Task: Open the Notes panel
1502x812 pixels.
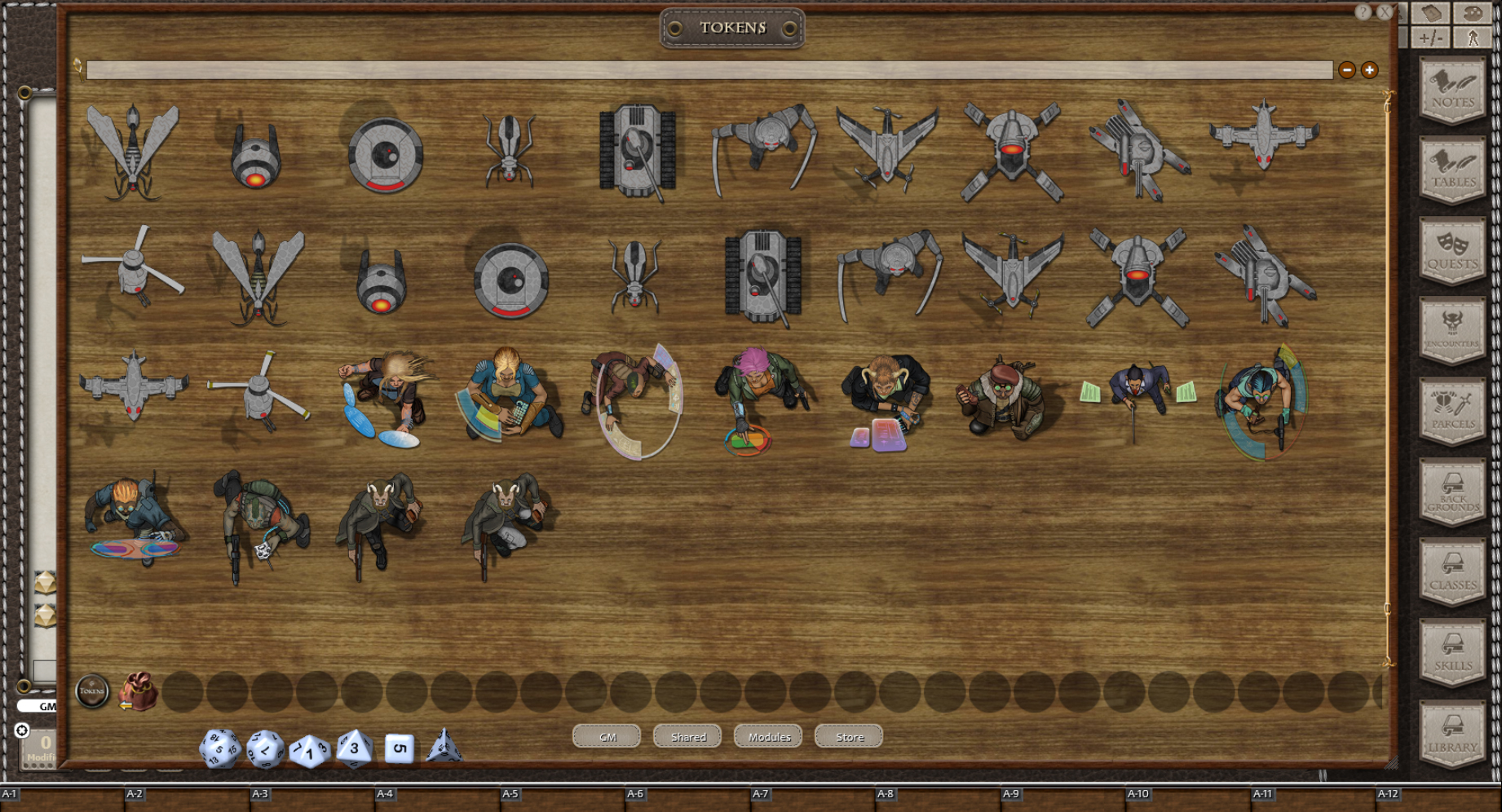Action: (x=1452, y=90)
